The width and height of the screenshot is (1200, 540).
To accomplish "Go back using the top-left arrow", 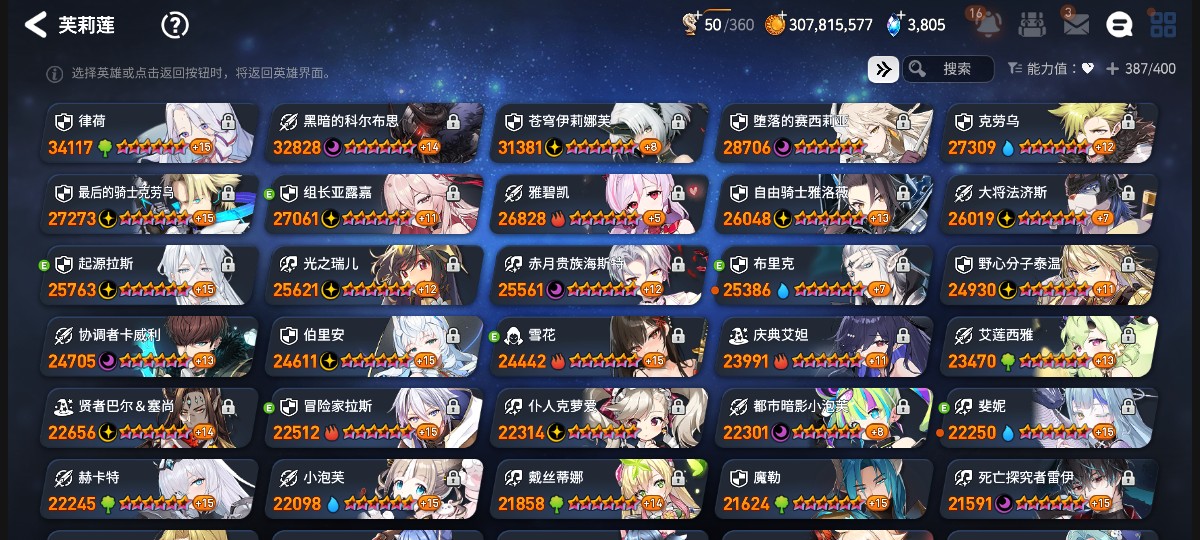I will pos(36,25).
